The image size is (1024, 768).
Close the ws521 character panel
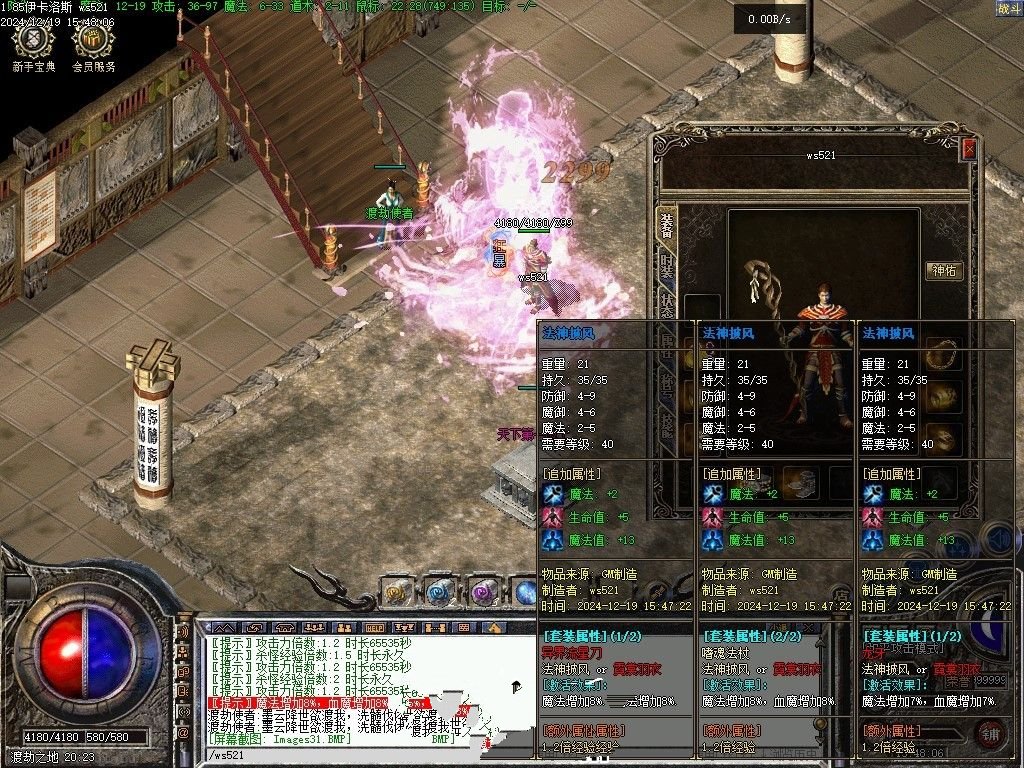(968, 149)
